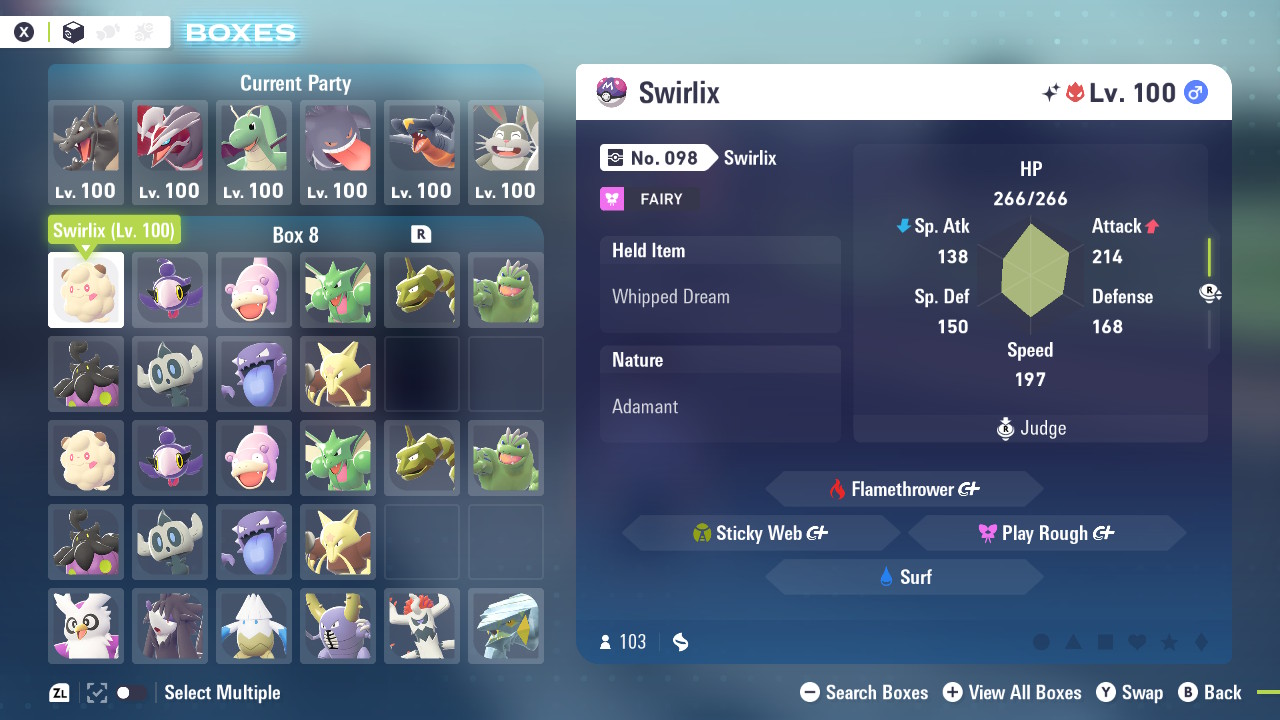The image size is (1280, 720).
Task: Select the Flamethrower move
Action: (903, 489)
